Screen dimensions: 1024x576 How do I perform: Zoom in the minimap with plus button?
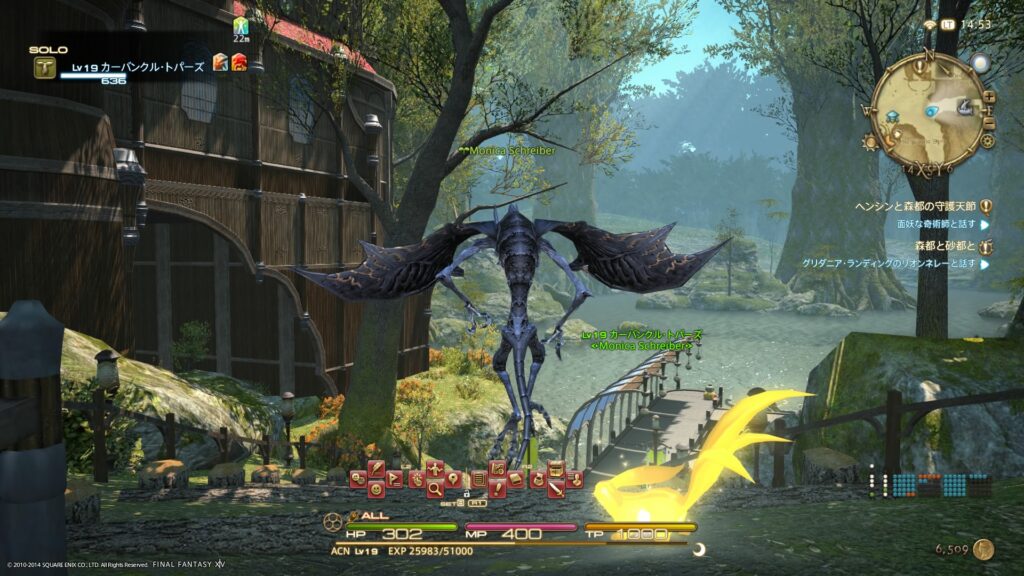pyautogui.click(x=989, y=97)
